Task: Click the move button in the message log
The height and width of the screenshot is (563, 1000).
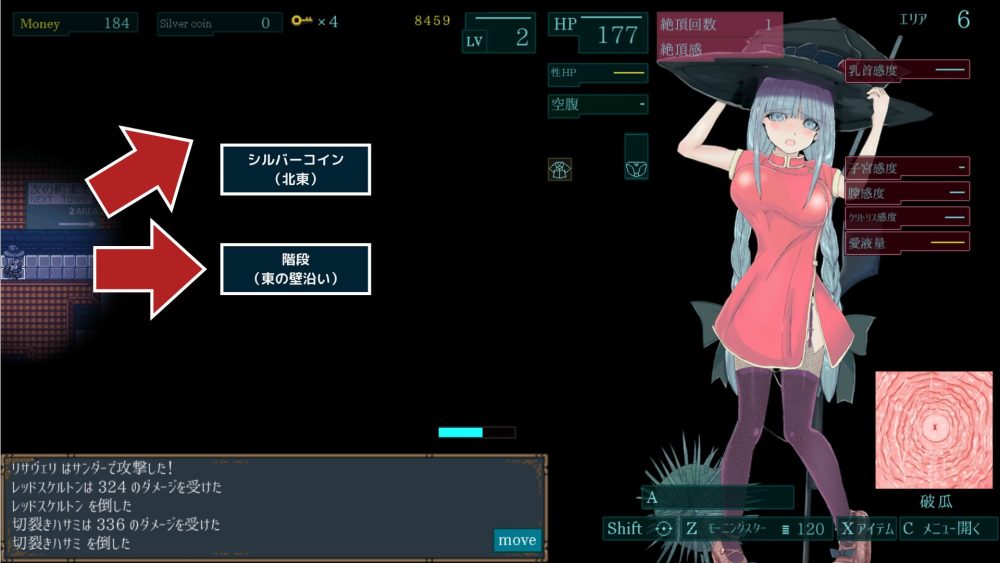Action: click(x=517, y=540)
